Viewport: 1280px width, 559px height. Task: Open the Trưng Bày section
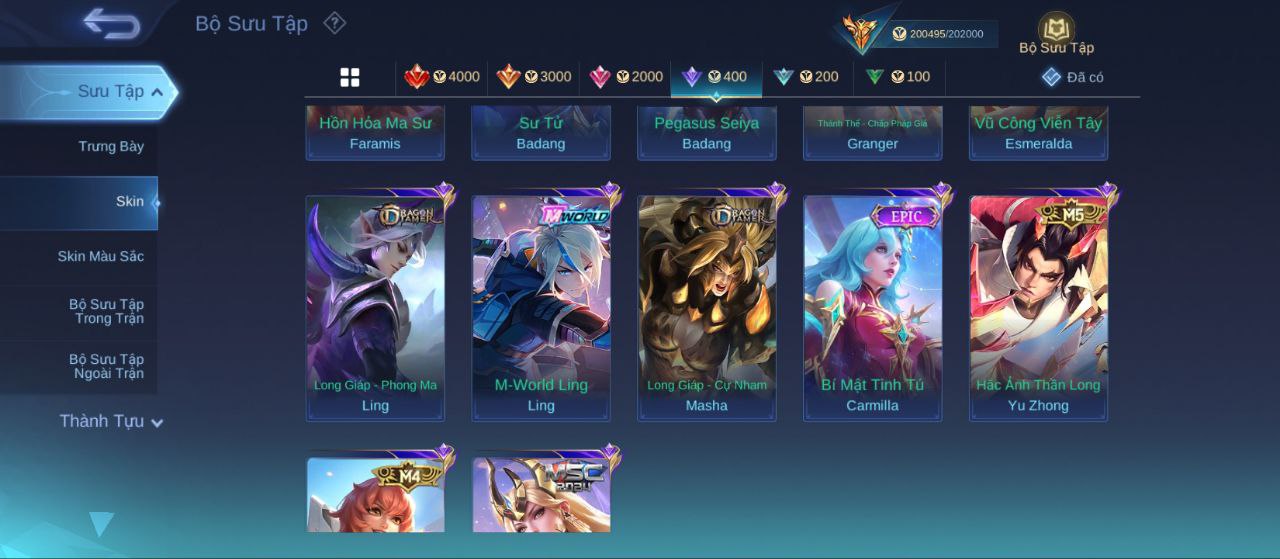coord(111,147)
